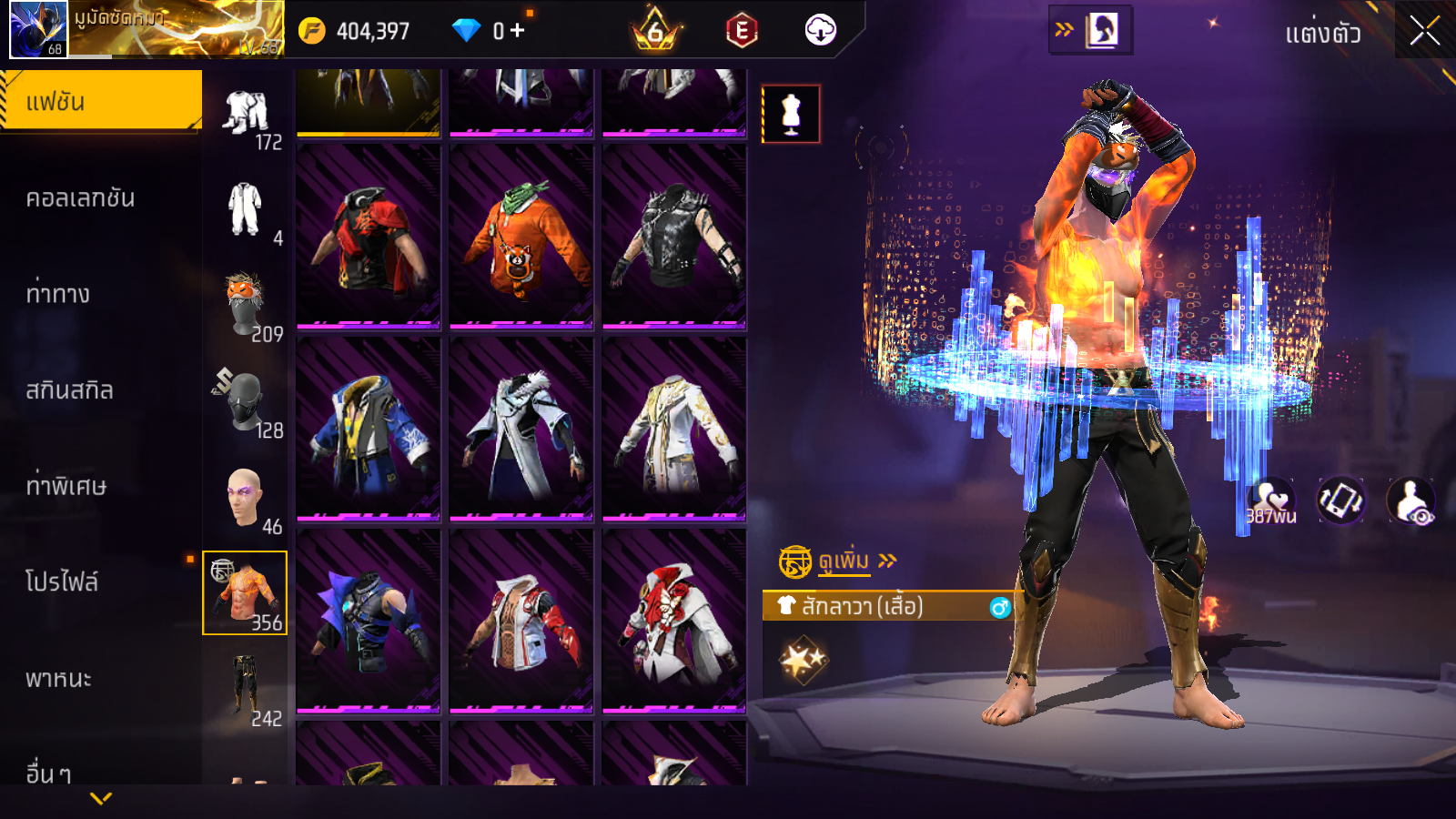Open the พาหนะ category
The width and height of the screenshot is (1456, 819).
click(59, 679)
